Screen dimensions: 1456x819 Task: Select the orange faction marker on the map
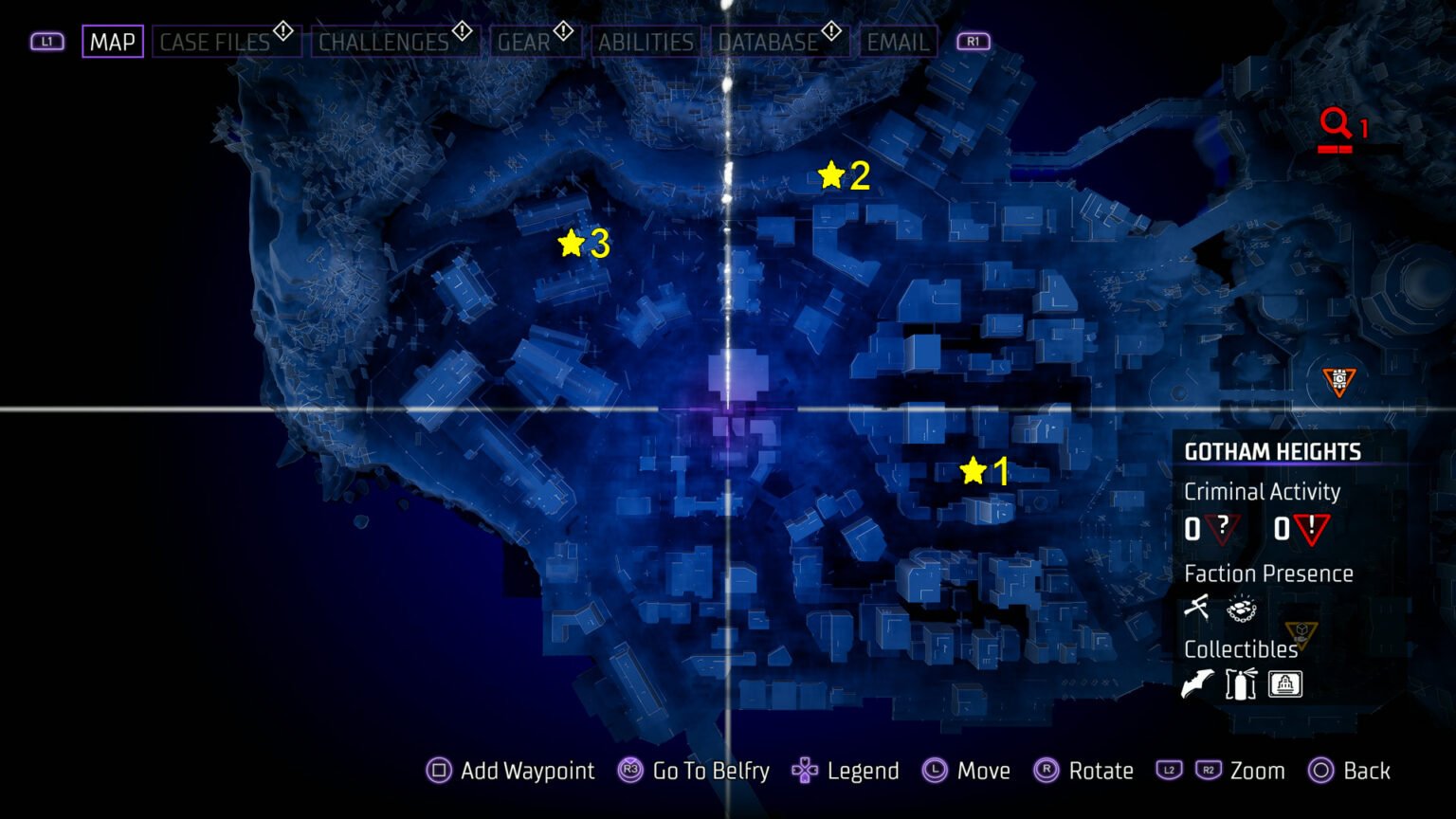(1338, 378)
